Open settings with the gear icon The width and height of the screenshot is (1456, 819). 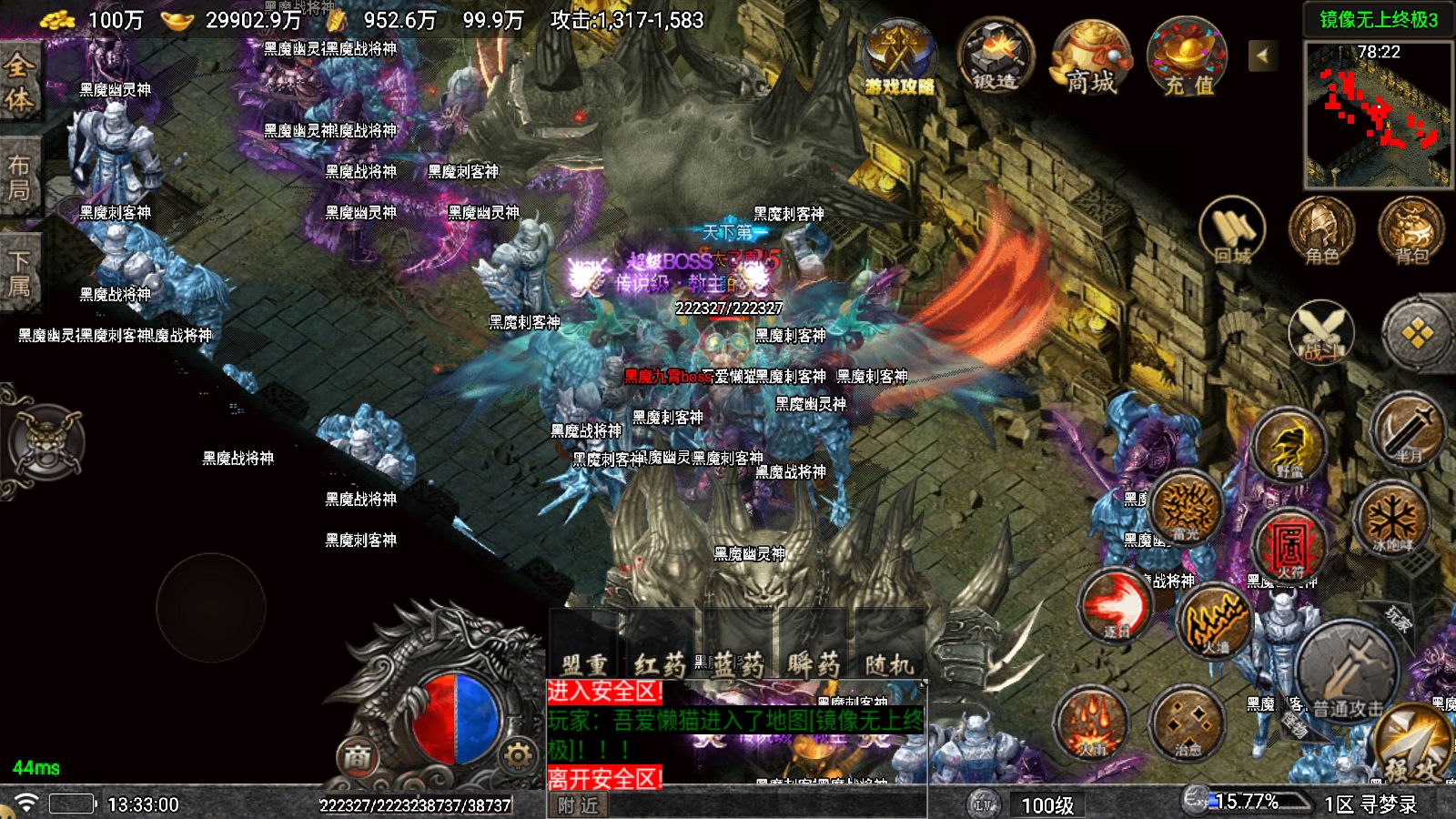517,754
